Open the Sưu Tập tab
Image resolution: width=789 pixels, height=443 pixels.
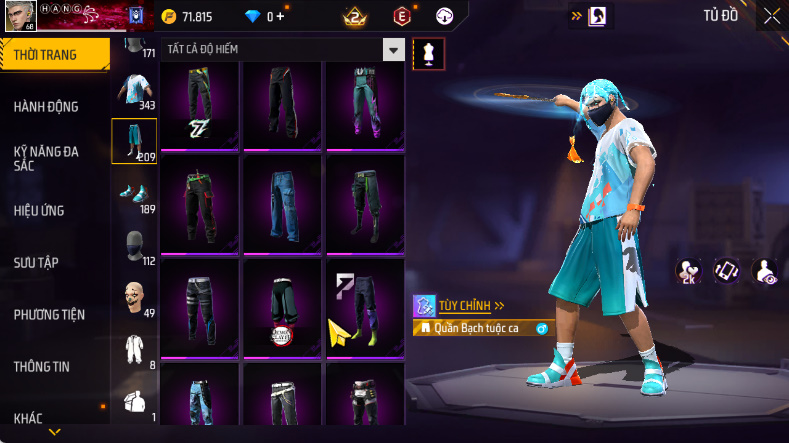coord(36,262)
